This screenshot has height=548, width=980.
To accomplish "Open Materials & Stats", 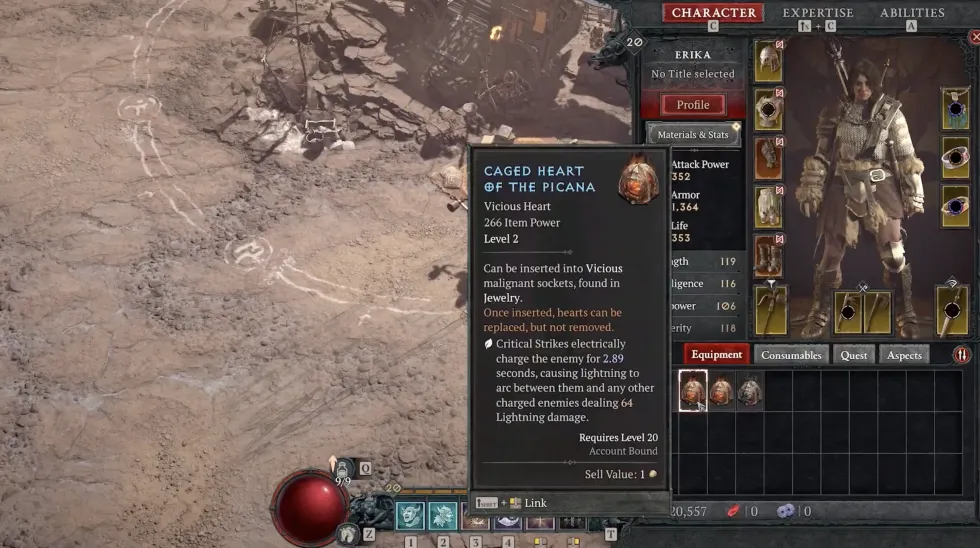I will 693,135.
